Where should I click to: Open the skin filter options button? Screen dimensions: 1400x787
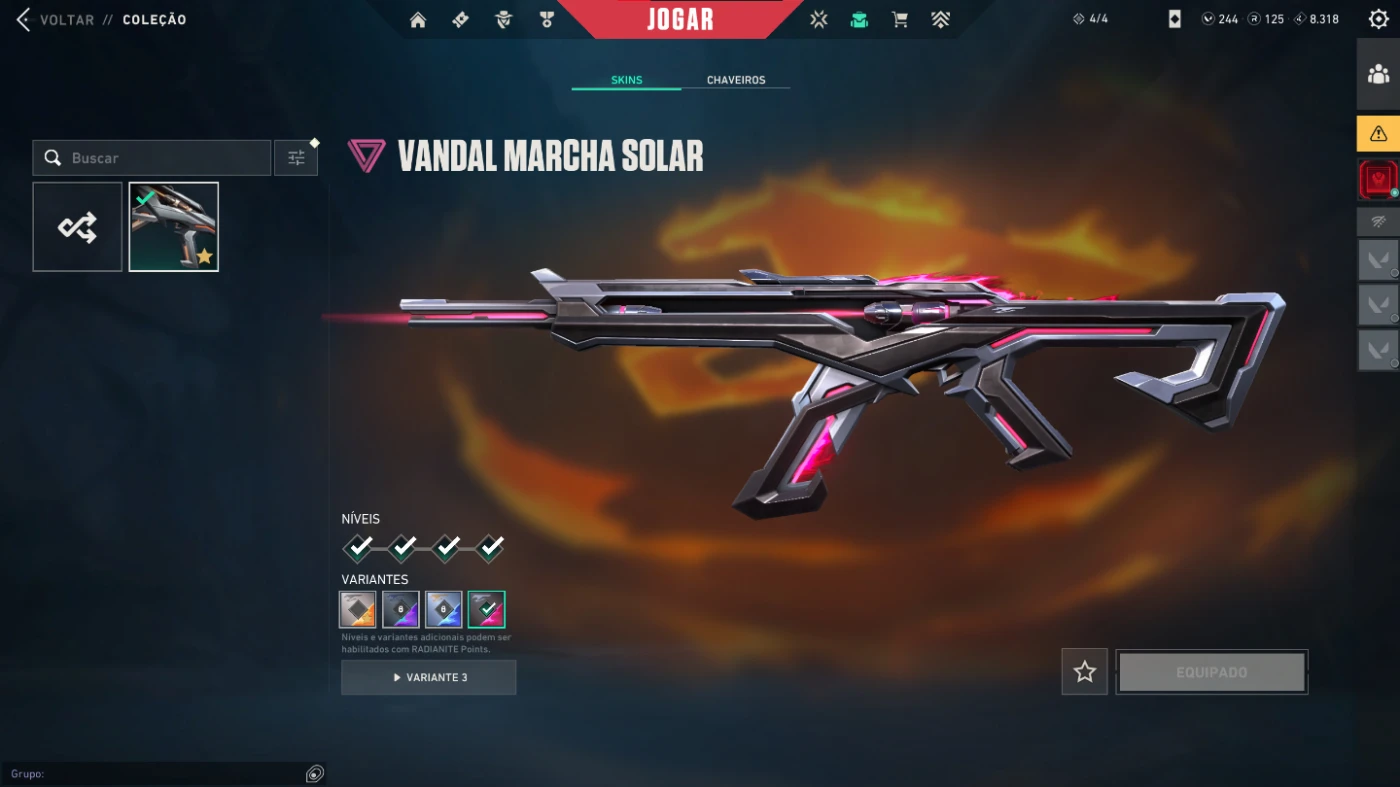[x=296, y=158]
